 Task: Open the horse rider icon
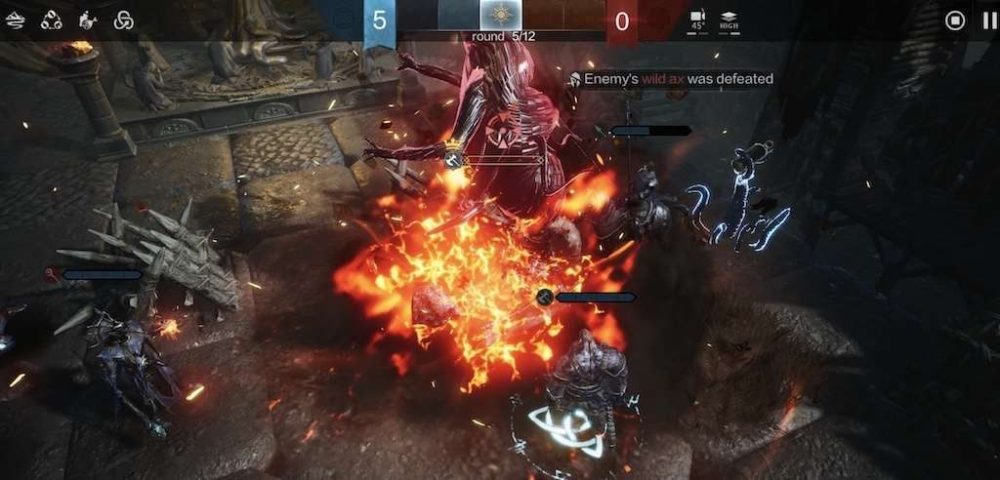pyautogui.click(x=88, y=20)
